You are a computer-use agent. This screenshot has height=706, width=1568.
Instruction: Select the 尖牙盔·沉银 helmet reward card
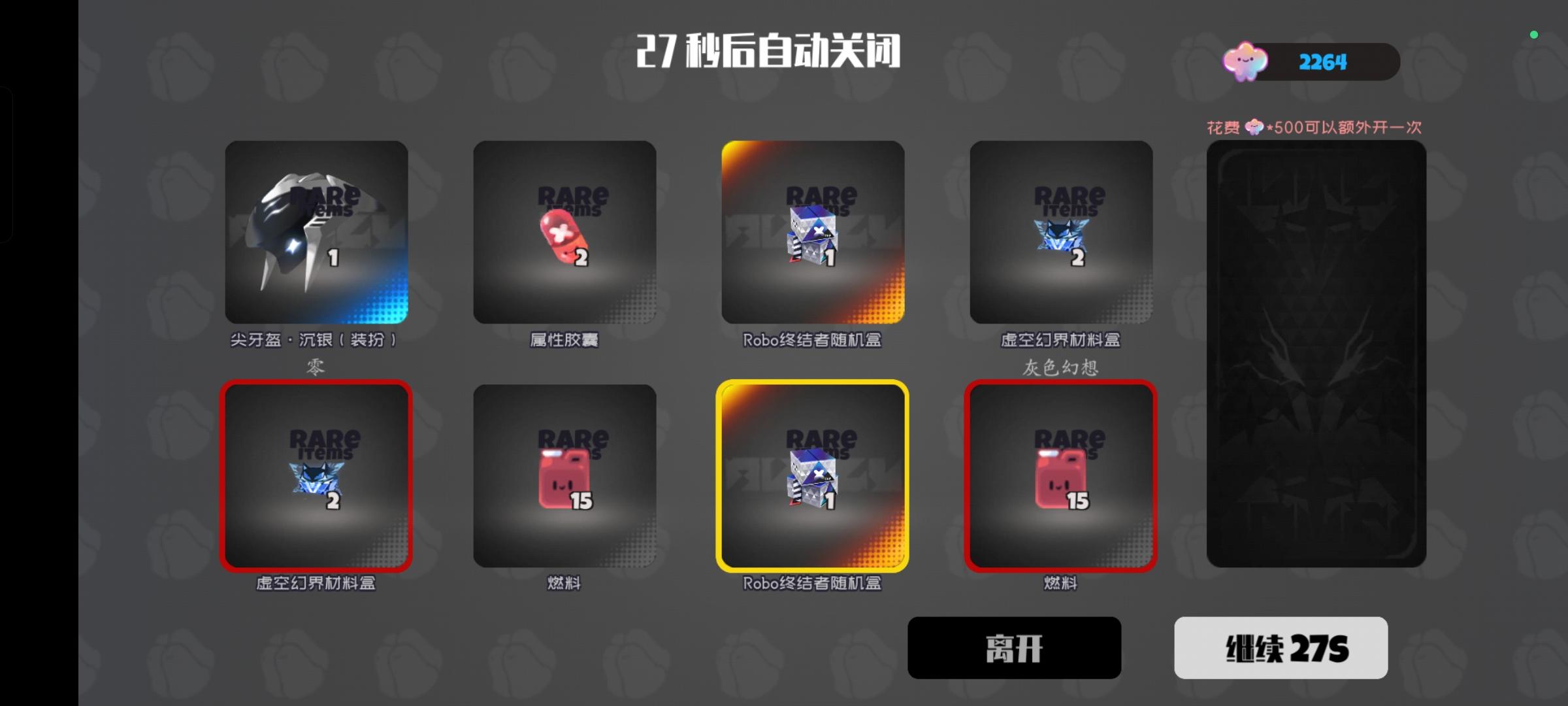coord(317,235)
